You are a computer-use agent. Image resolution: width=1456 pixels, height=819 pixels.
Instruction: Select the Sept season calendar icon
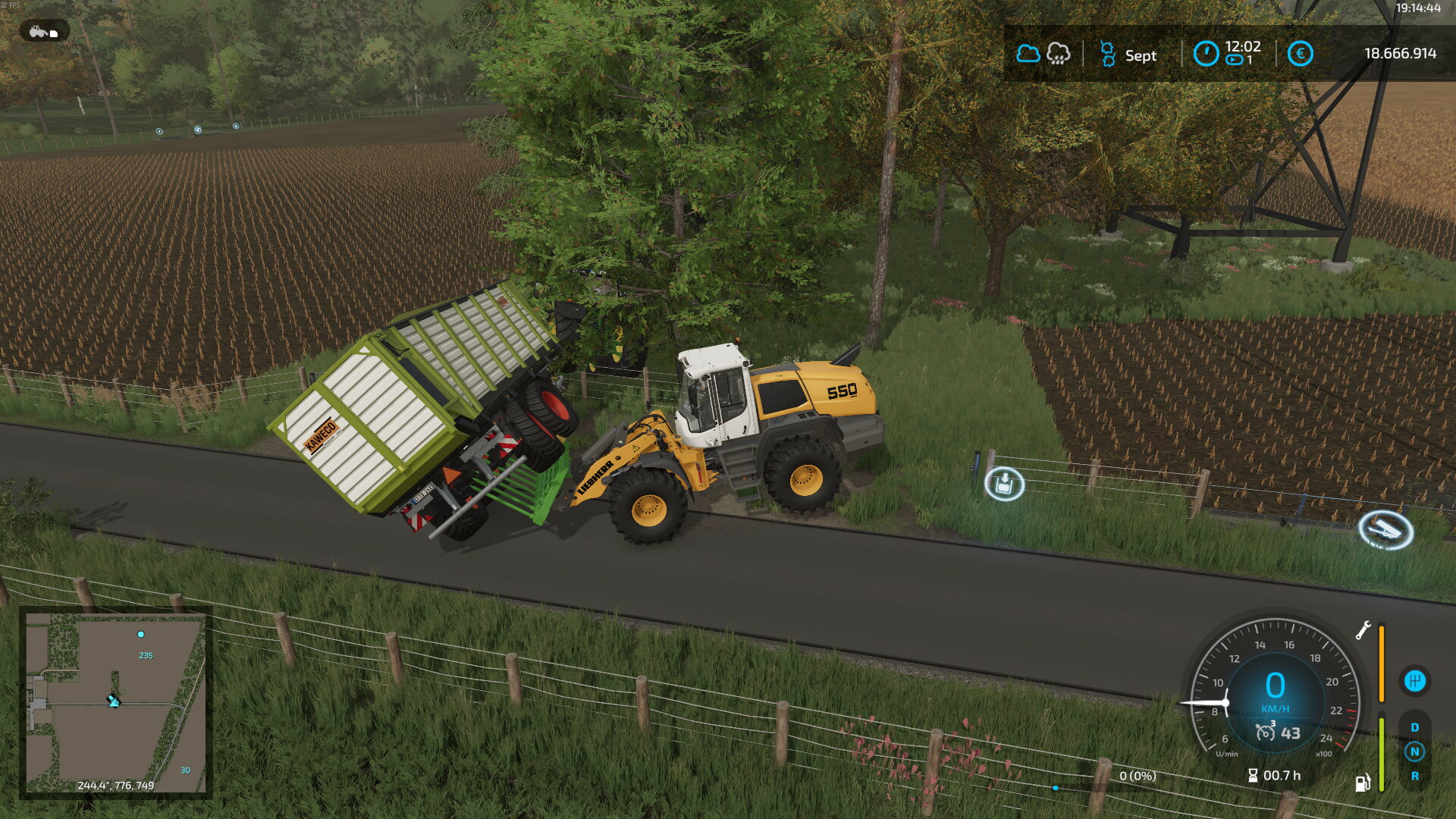pyautogui.click(x=1107, y=55)
